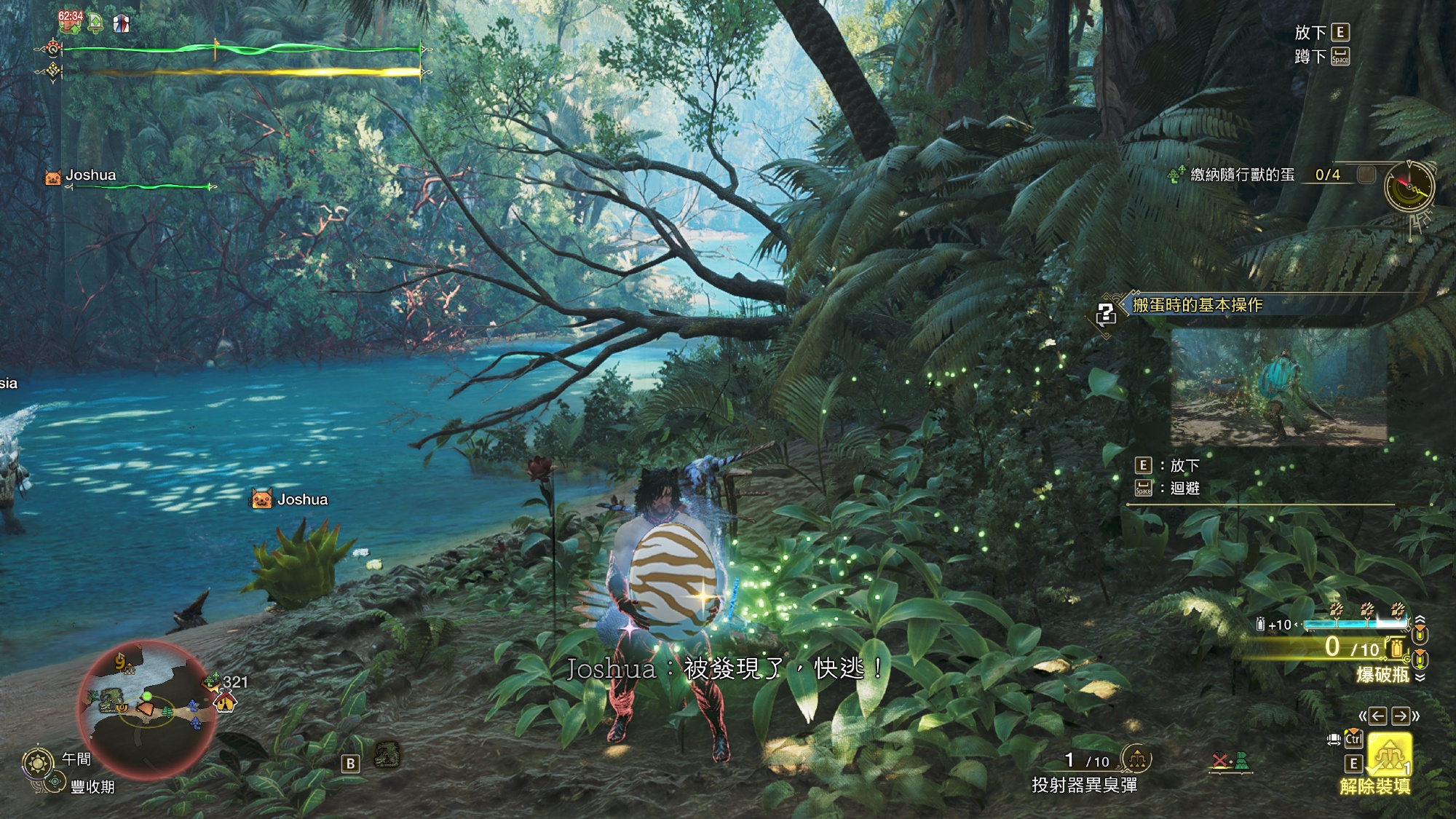The image size is (1456, 819).
Task: Select the green up-arrow buff icon
Action: [95, 24]
